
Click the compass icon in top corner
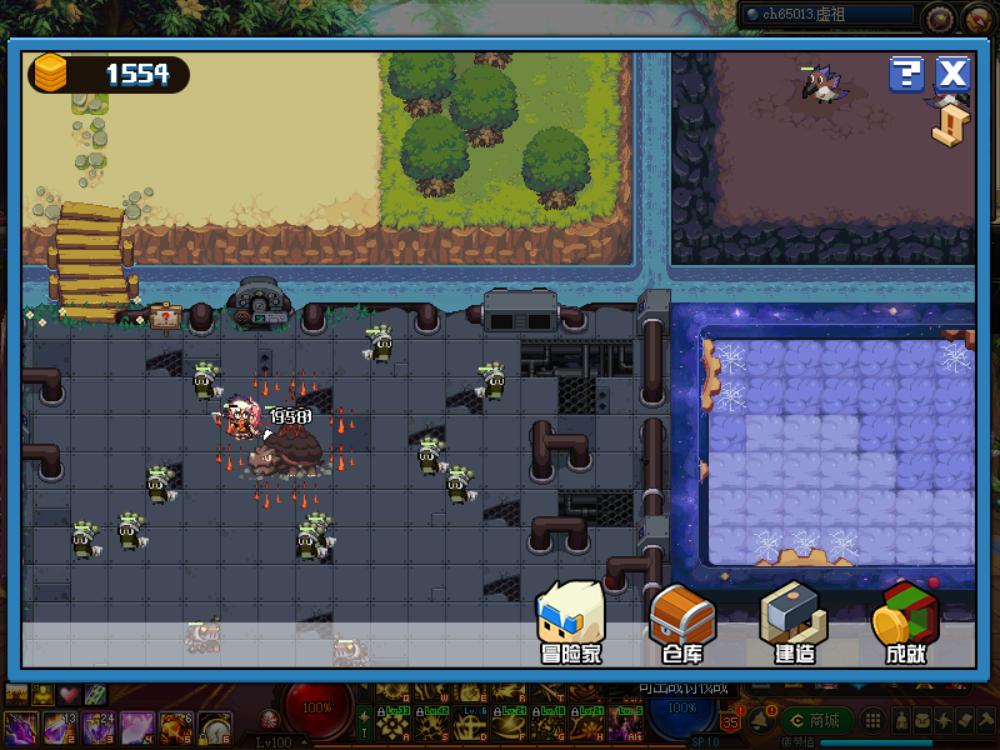(x=977, y=17)
